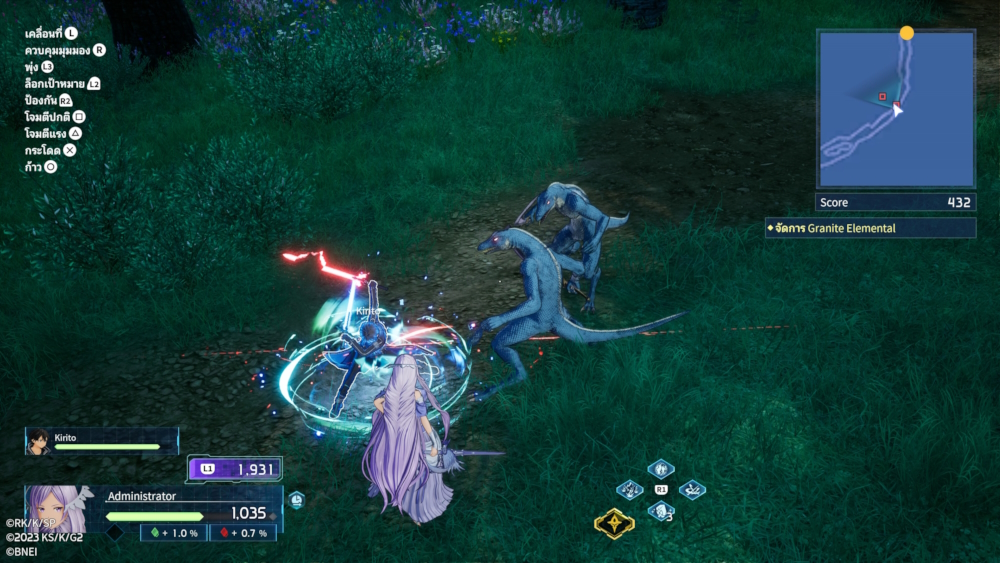Activate the gold star ultimate icon
1000x563 pixels.
click(613, 523)
